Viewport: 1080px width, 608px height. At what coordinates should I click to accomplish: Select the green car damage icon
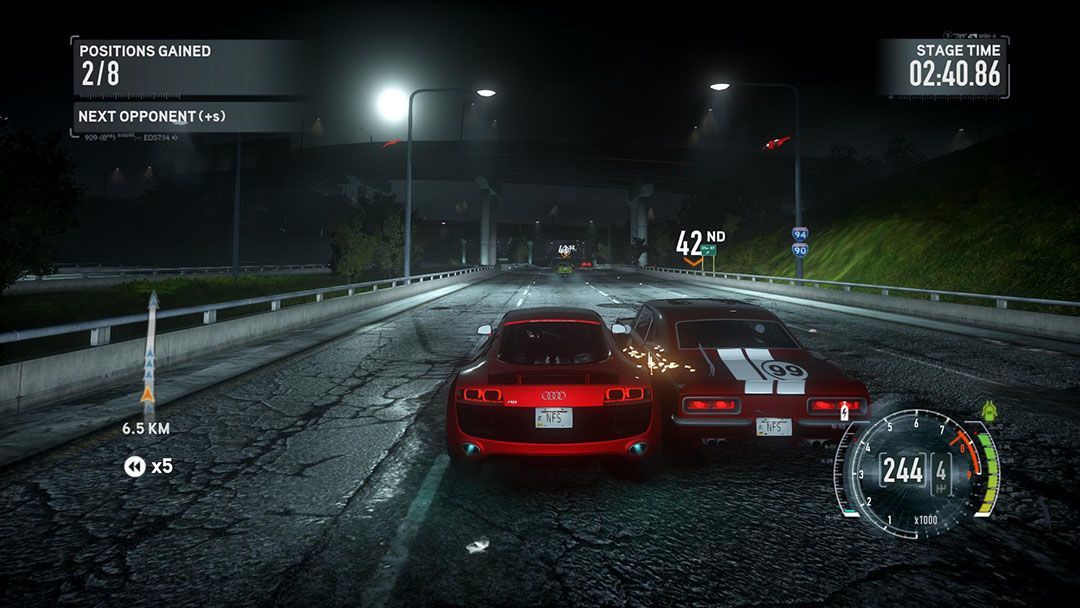tap(988, 411)
